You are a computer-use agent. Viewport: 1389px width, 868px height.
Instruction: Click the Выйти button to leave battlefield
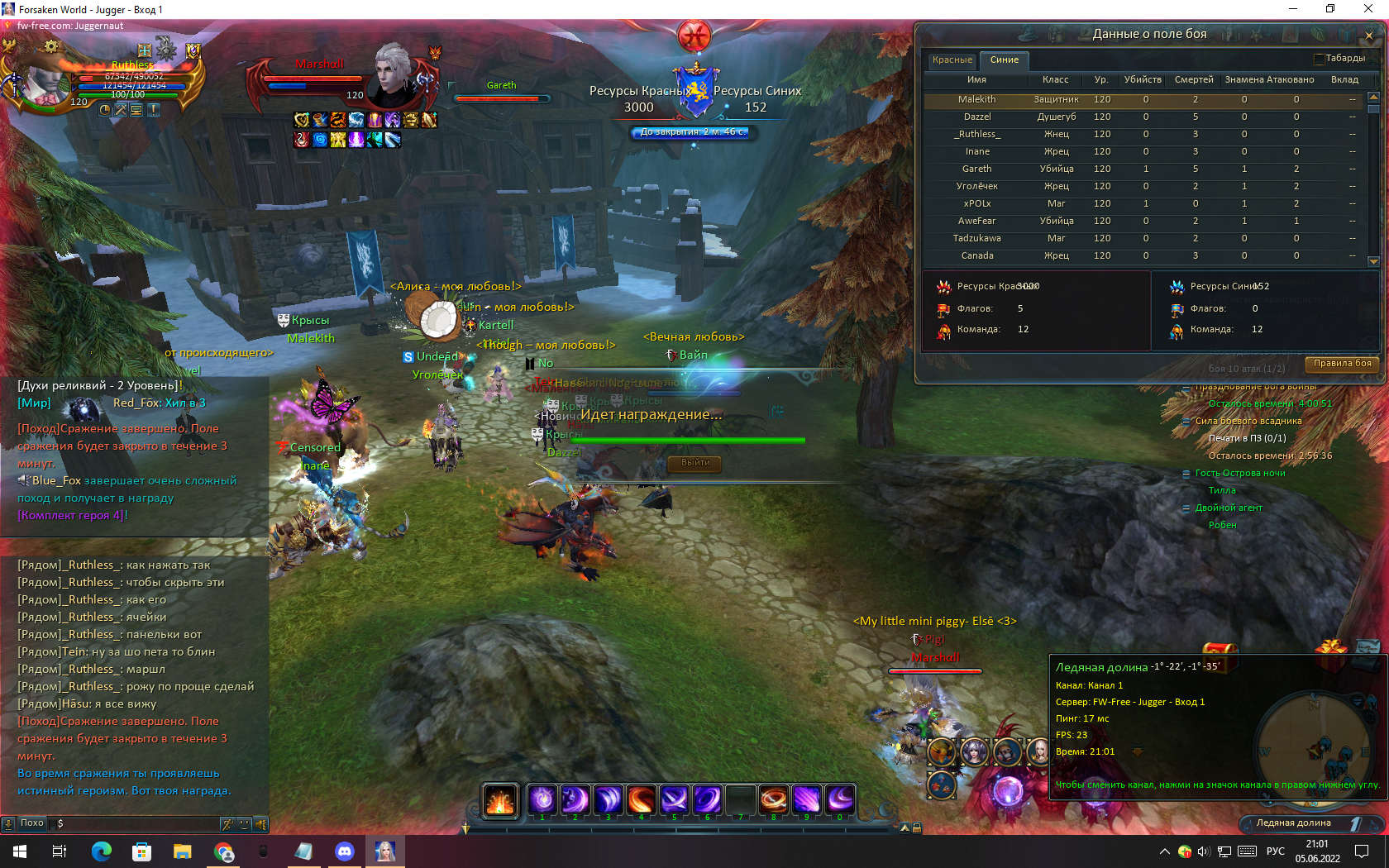click(695, 463)
